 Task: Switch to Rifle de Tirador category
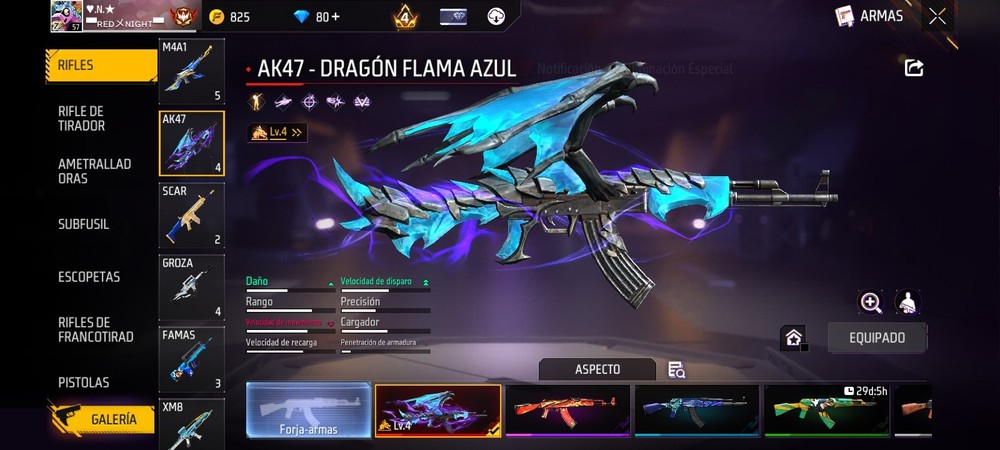click(82, 118)
